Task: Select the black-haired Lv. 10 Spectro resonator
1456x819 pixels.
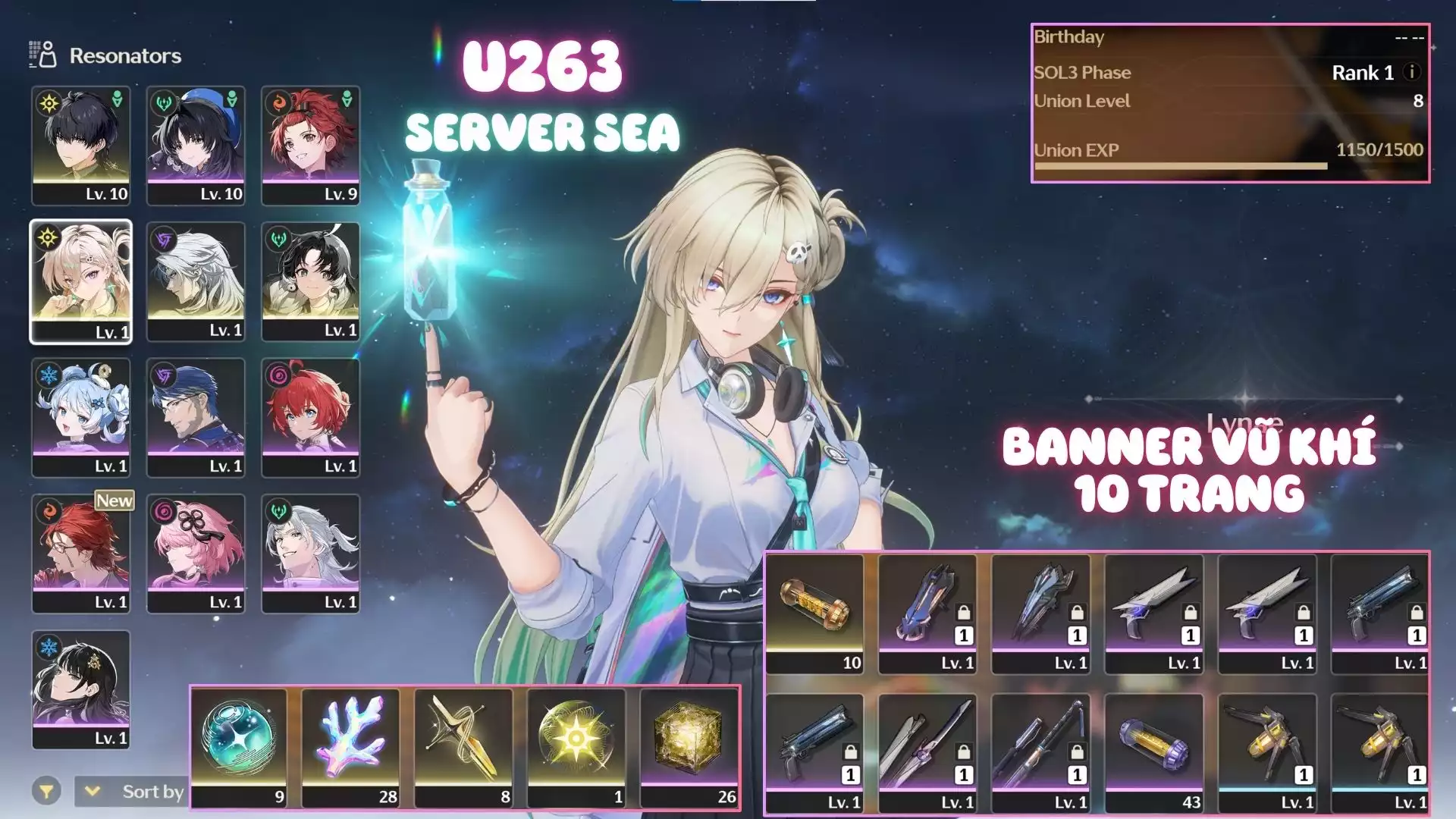Action: pos(80,144)
